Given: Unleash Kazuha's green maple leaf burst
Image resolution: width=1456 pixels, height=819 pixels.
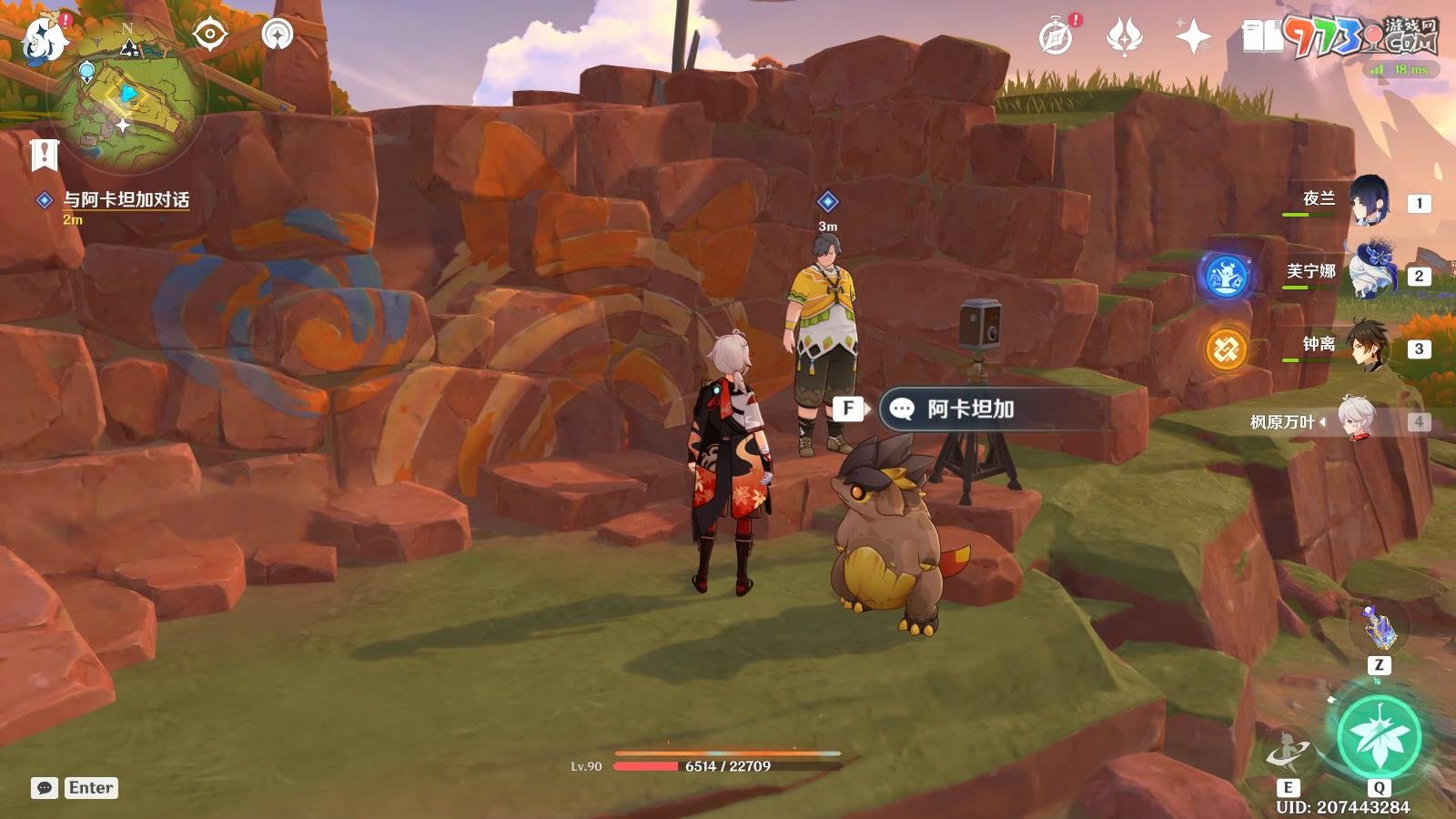Looking at the screenshot, I should pos(1379,737).
